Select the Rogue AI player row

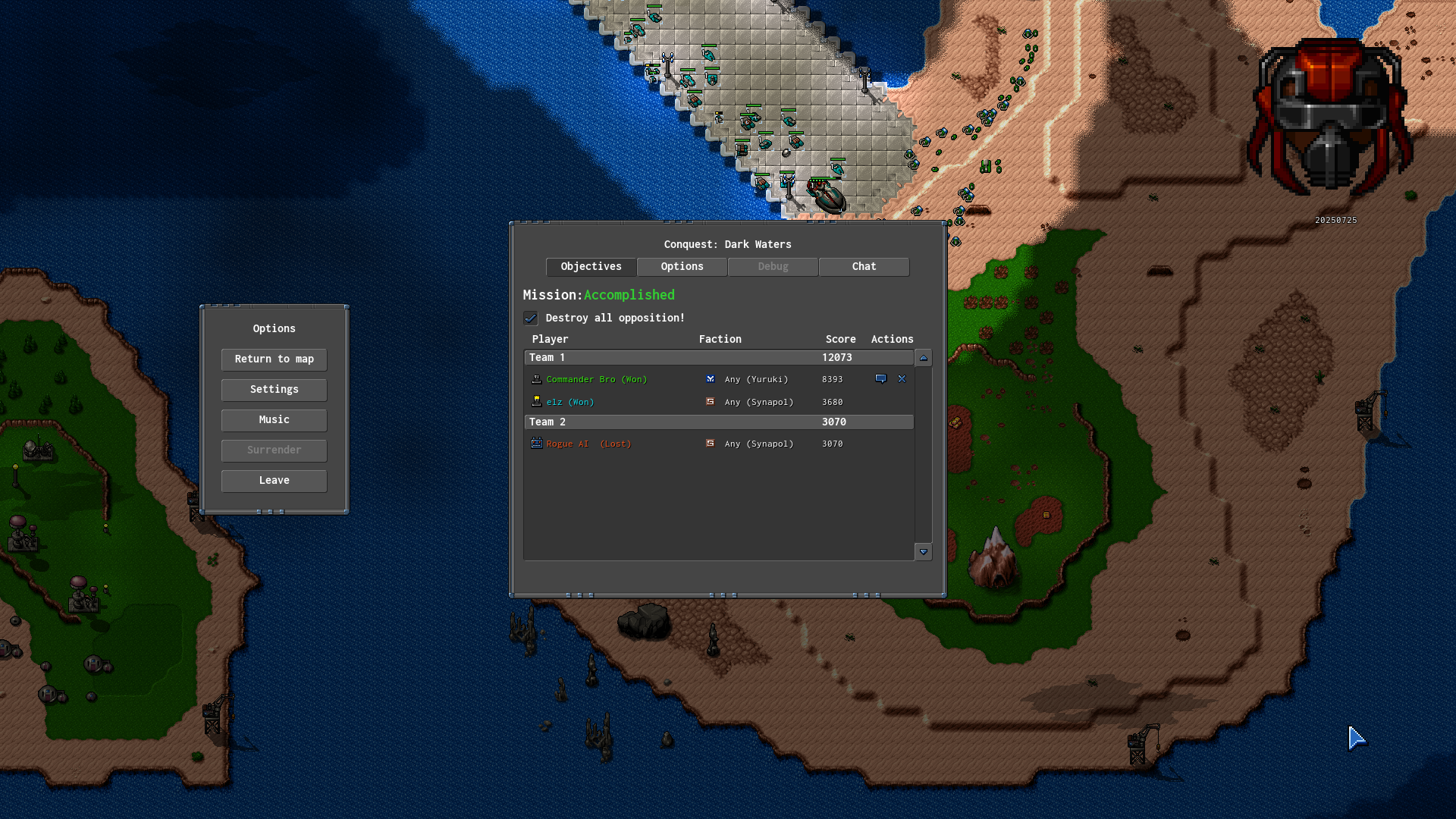[x=588, y=444]
